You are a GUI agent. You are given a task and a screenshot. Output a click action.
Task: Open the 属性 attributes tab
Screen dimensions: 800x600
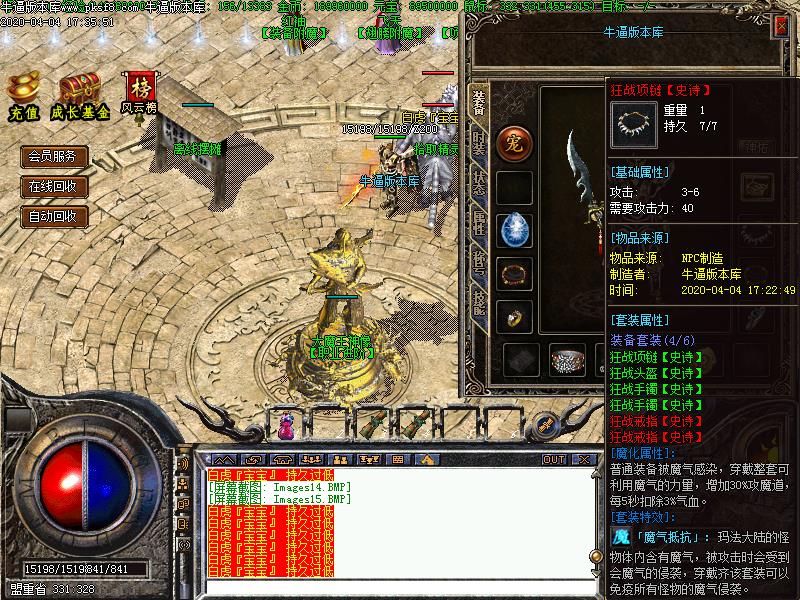pyautogui.click(x=479, y=224)
